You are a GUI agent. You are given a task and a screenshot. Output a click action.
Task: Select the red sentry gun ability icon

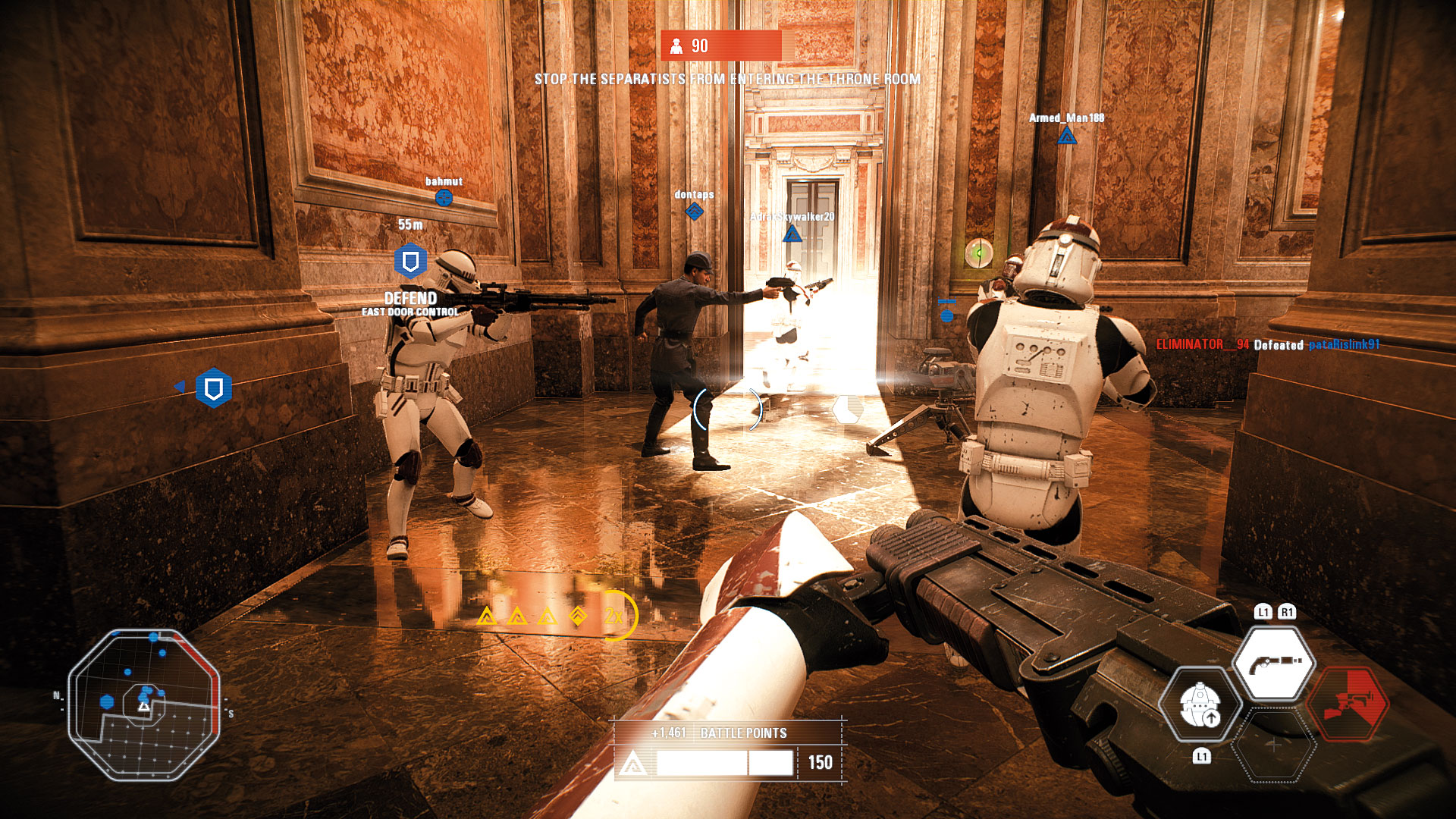pyautogui.click(x=1350, y=704)
